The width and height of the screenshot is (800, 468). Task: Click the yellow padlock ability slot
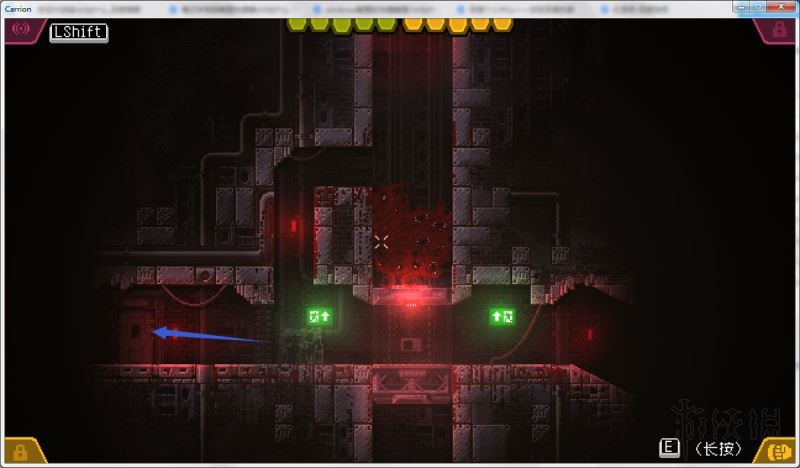coord(19,452)
